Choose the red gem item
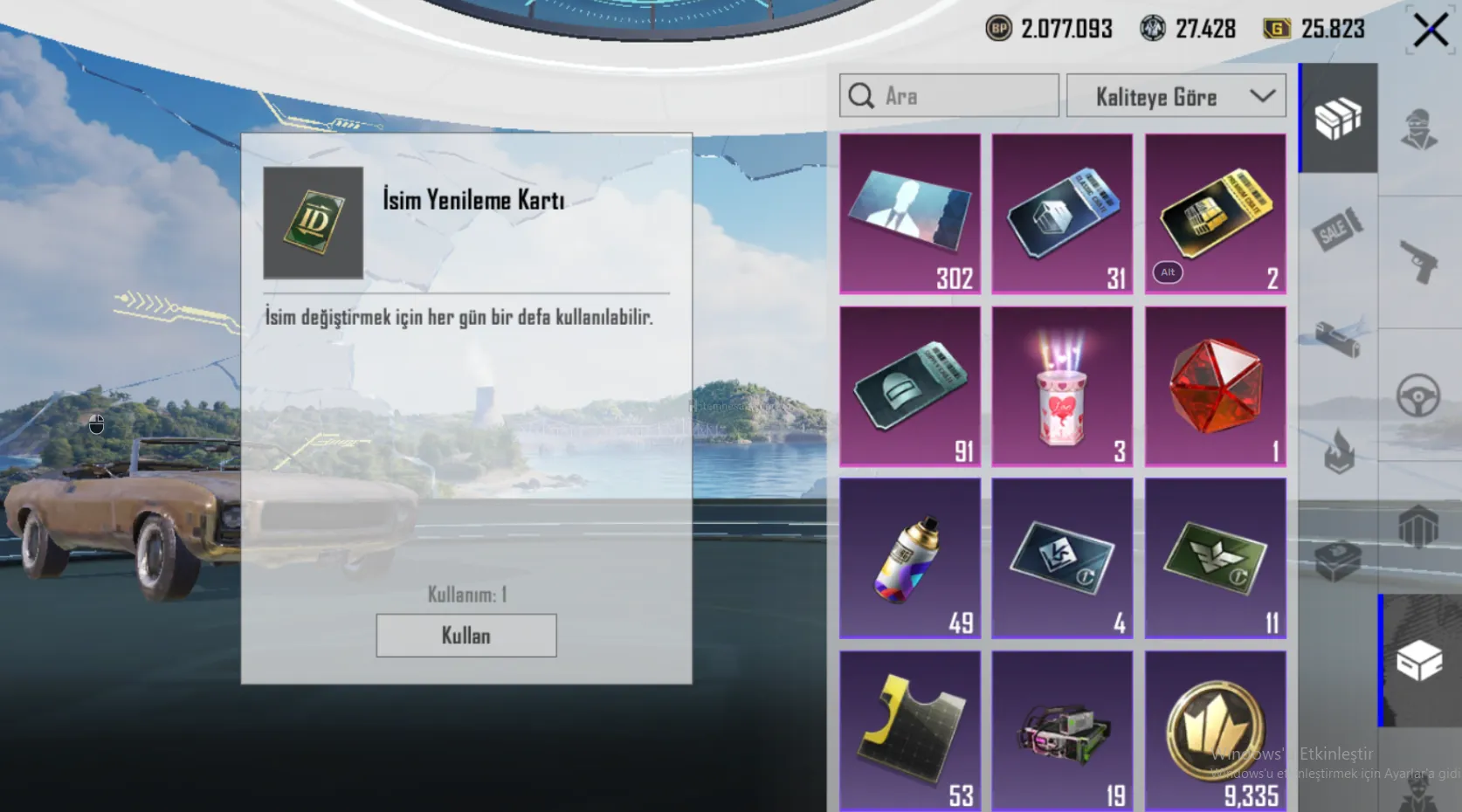Image resolution: width=1462 pixels, height=812 pixels. [x=1215, y=386]
